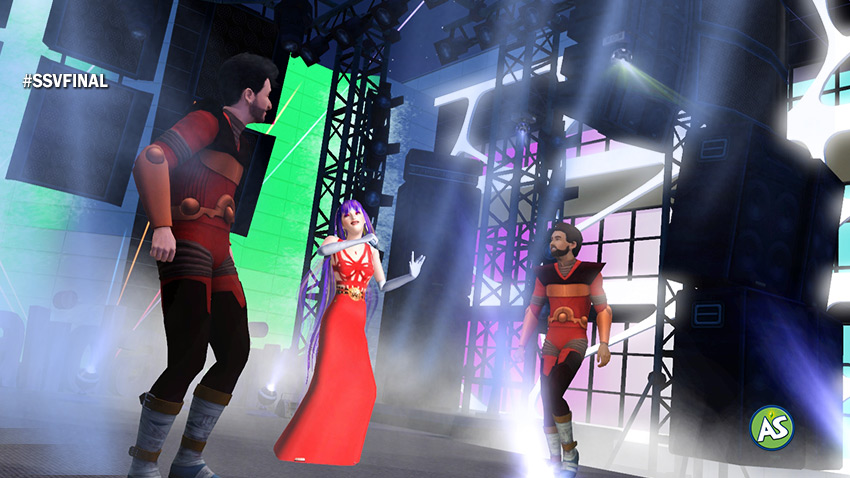Click the green AS logo watermark
850x478 pixels.
point(771,427)
